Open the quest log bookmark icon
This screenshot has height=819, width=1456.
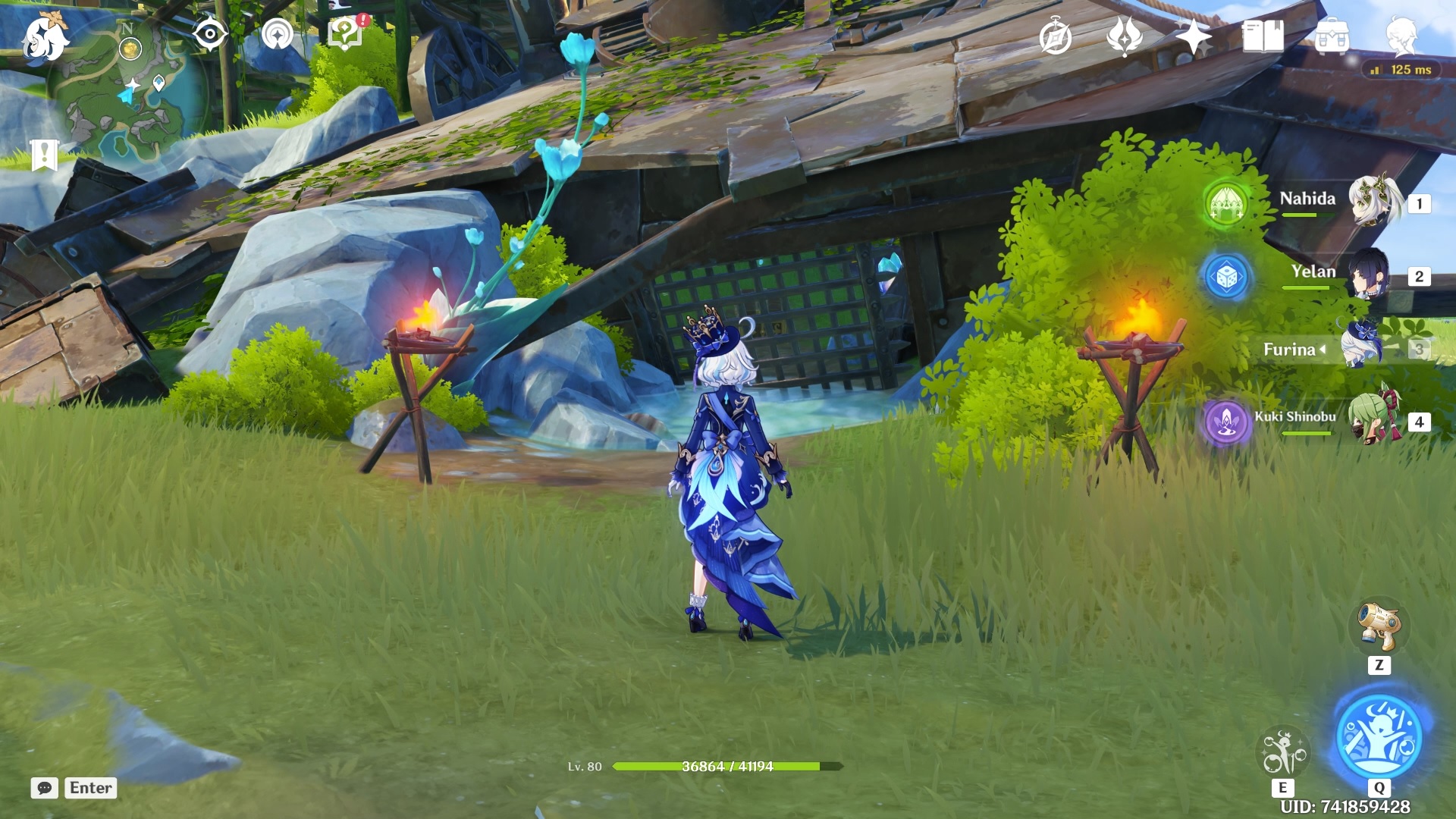(x=44, y=155)
